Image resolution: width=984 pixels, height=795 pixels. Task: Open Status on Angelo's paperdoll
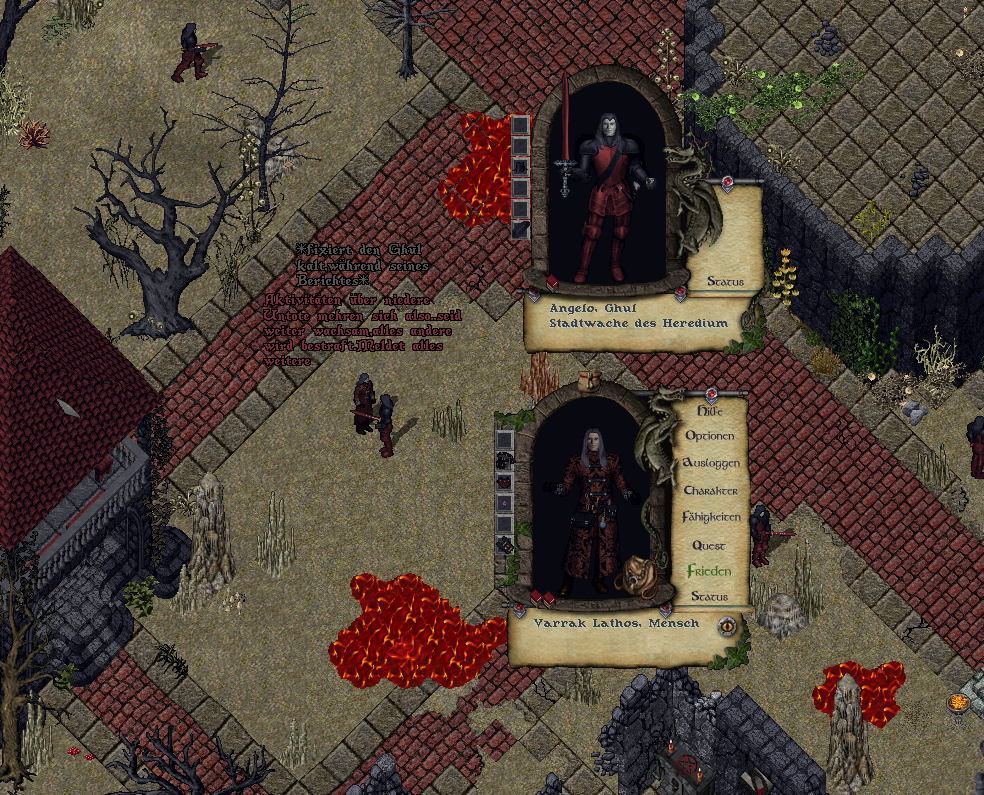tap(724, 282)
